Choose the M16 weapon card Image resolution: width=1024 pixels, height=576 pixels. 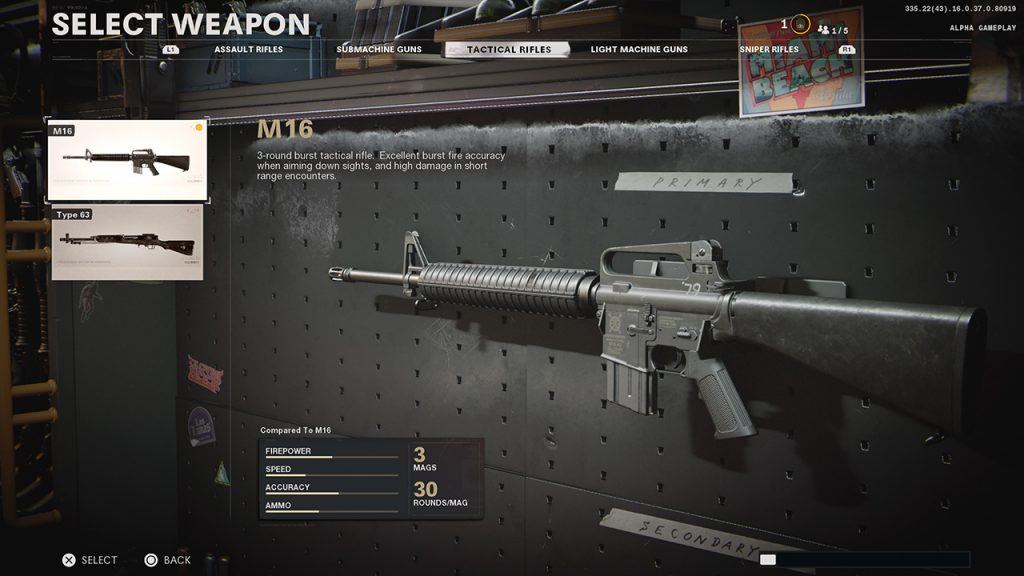pyautogui.click(x=127, y=160)
